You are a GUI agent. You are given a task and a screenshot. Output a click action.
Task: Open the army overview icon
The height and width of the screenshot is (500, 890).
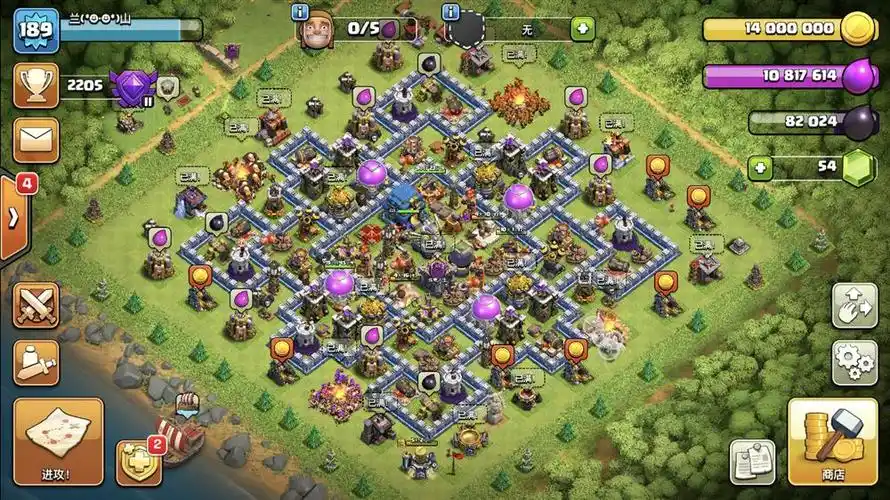tap(36, 362)
